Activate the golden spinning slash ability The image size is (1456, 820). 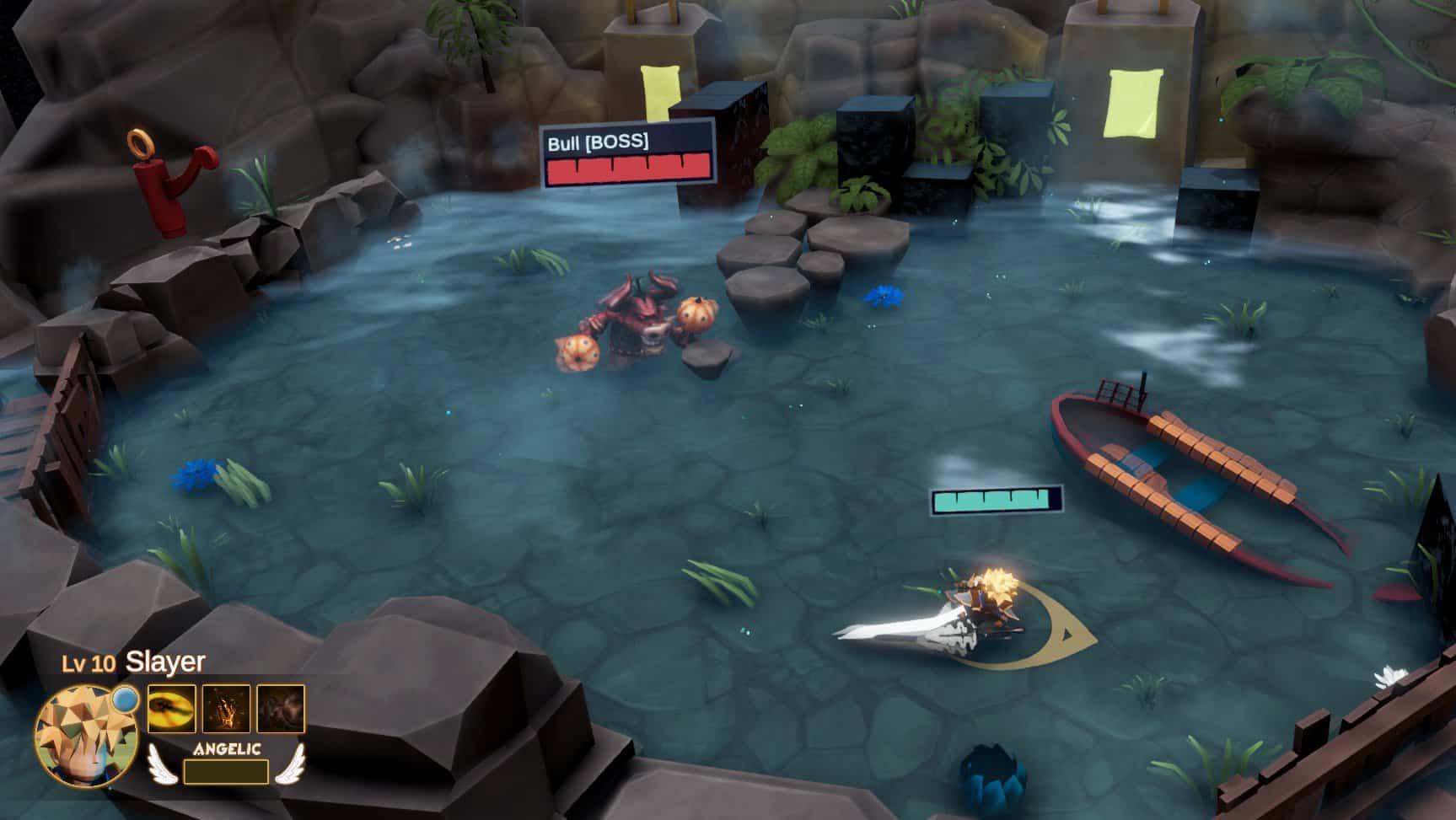coord(172,709)
